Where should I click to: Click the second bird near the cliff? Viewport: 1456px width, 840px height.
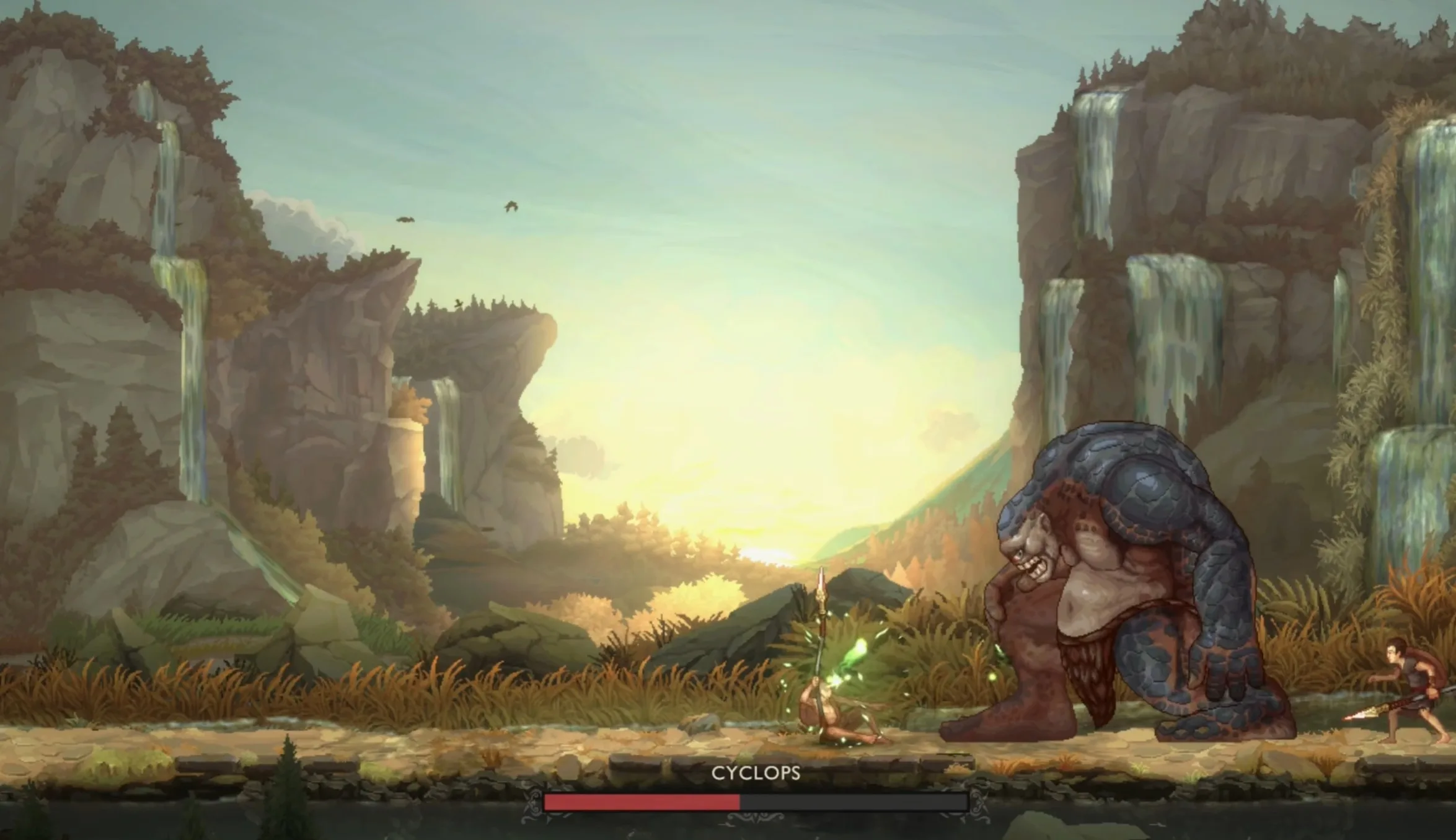(x=406, y=220)
